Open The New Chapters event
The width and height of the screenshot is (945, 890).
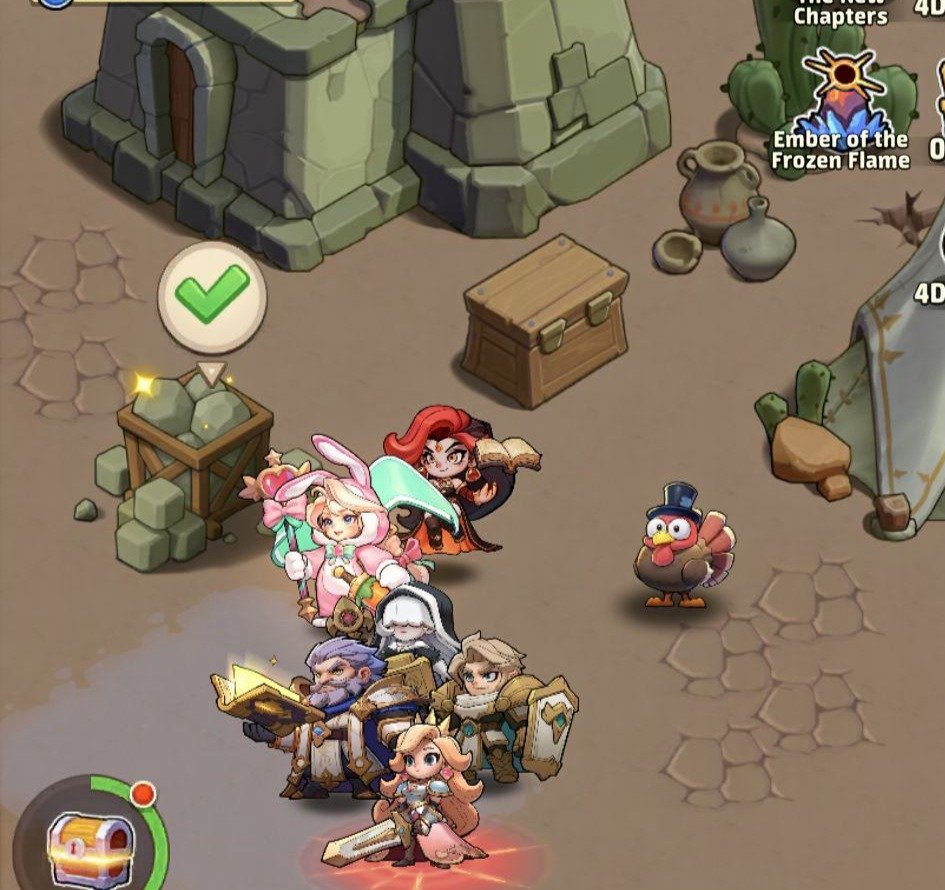click(x=840, y=13)
